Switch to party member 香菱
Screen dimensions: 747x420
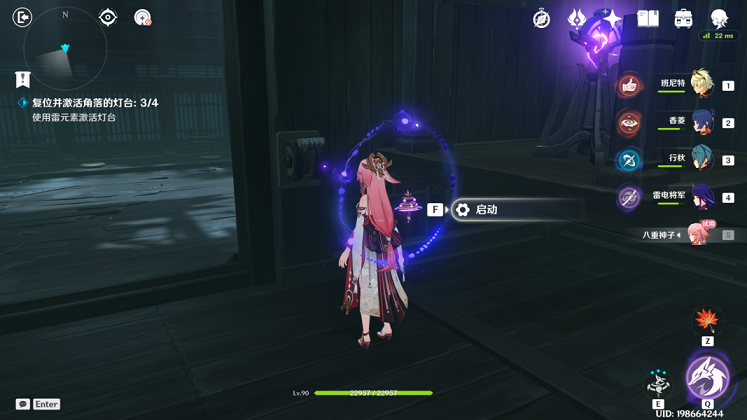pos(700,122)
